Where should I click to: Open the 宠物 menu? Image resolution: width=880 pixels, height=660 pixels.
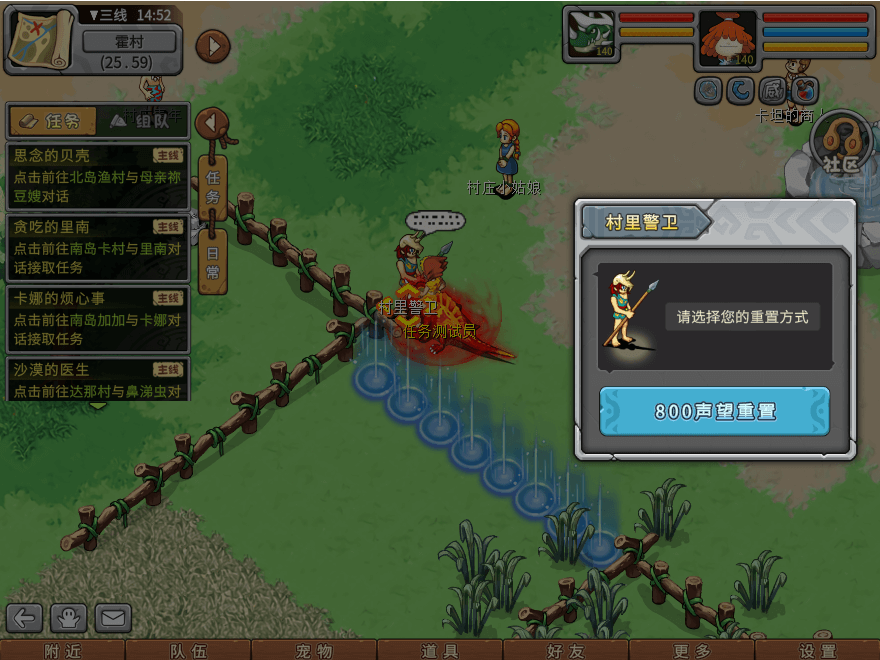tap(314, 651)
